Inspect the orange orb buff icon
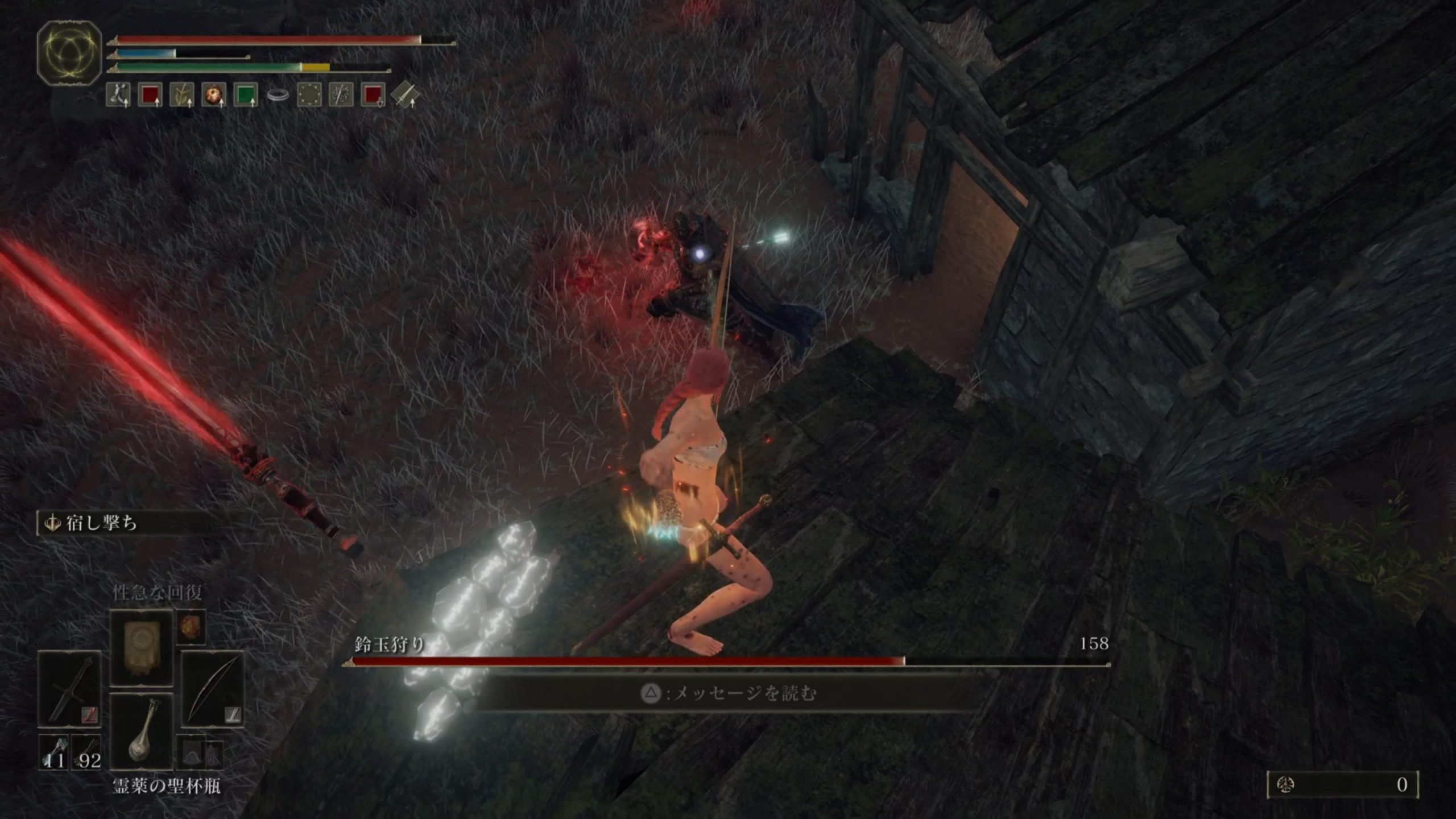1456x819 pixels. [x=214, y=94]
